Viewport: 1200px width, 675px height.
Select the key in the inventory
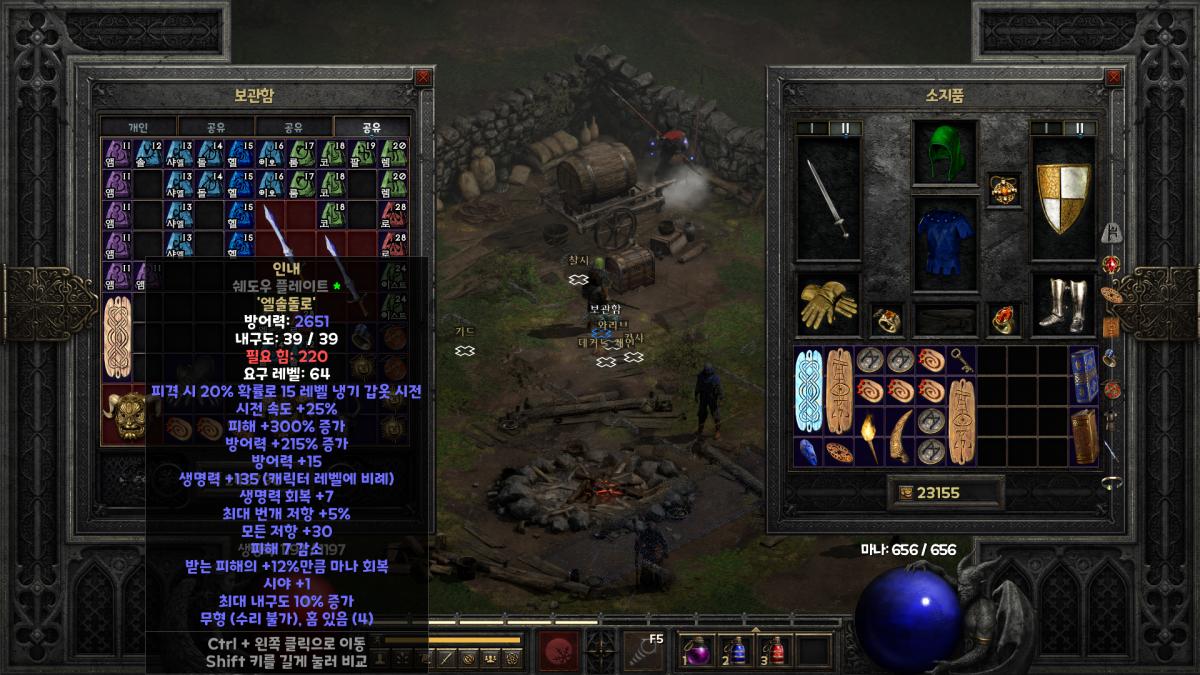click(x=960, y=359)
